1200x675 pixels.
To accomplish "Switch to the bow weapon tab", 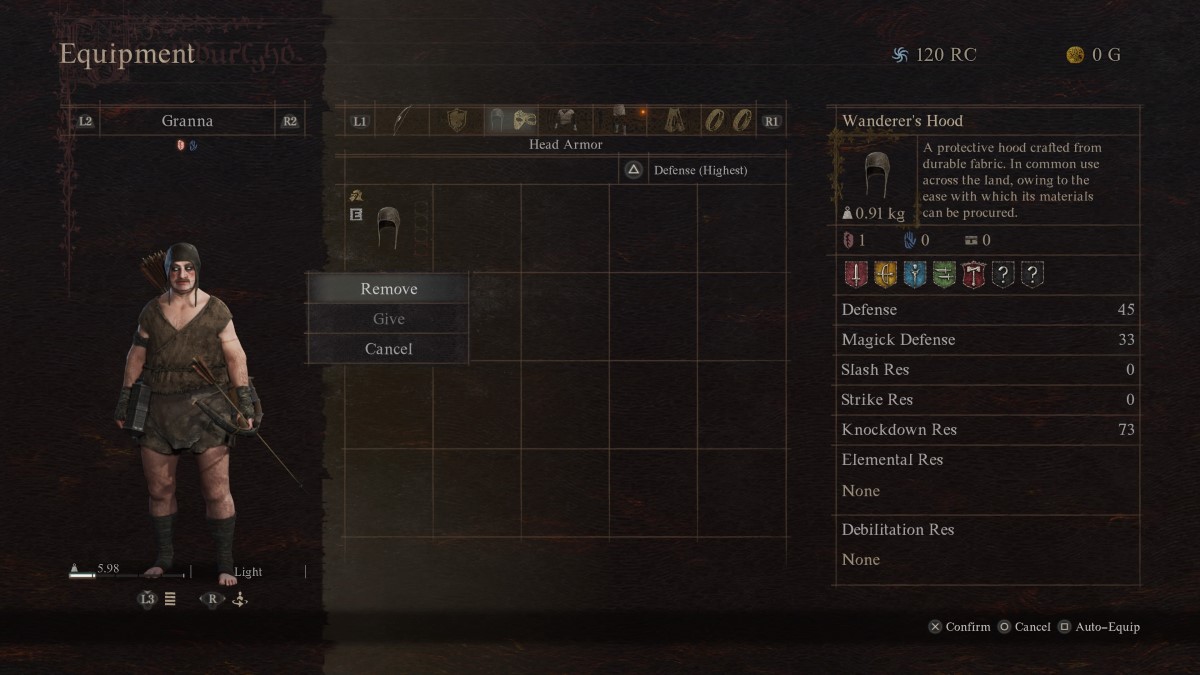I will coord(402,121).
